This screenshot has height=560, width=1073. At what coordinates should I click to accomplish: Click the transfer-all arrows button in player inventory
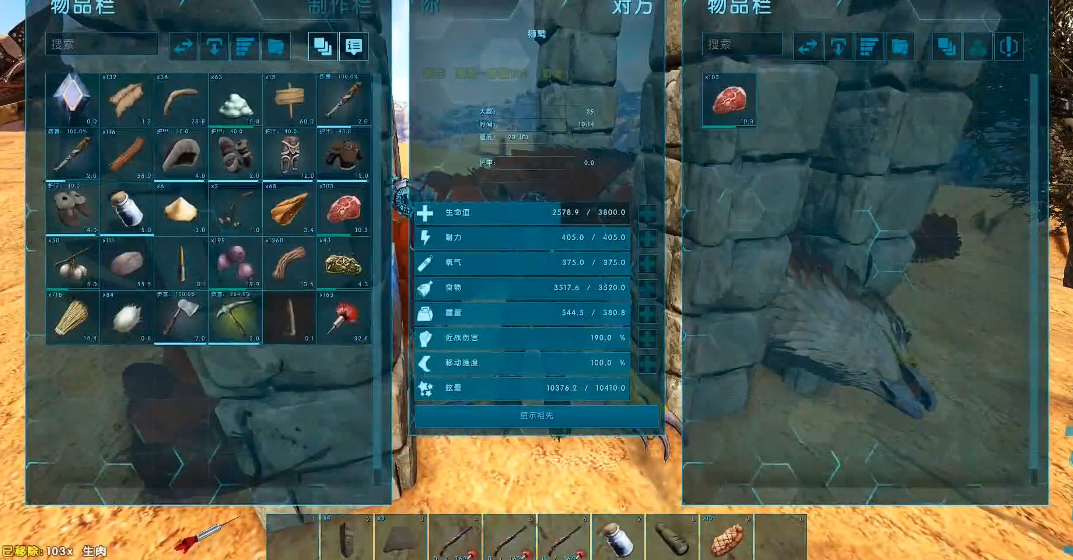pos(183,46)
